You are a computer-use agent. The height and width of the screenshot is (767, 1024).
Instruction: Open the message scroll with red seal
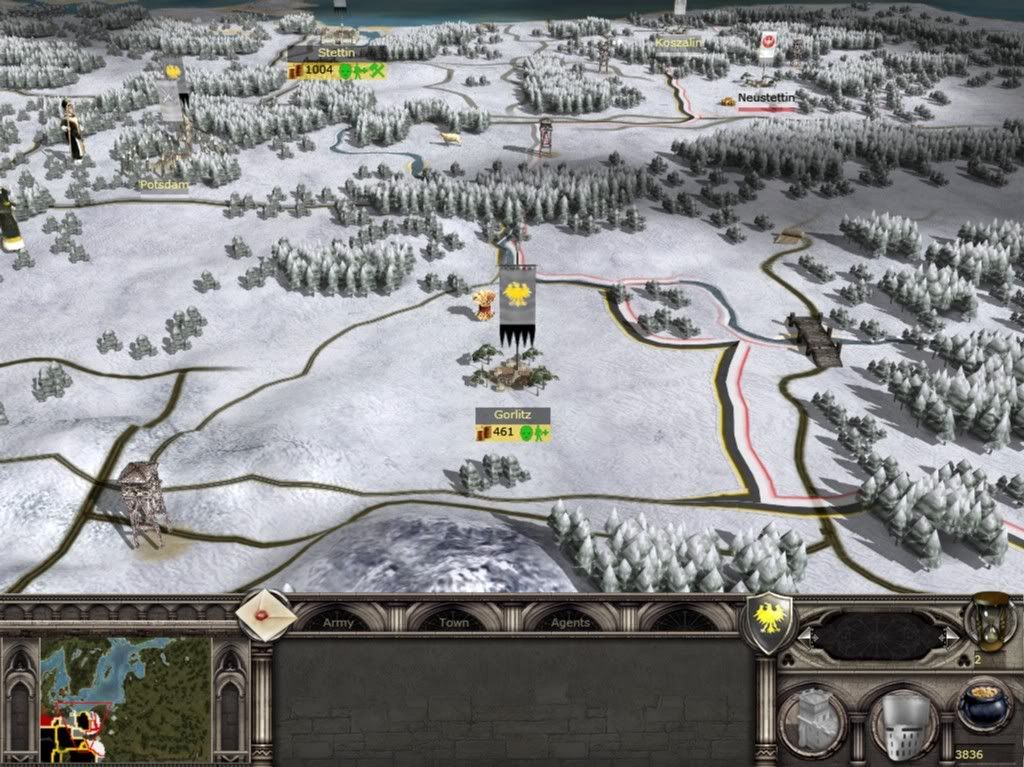coord(267,617)
